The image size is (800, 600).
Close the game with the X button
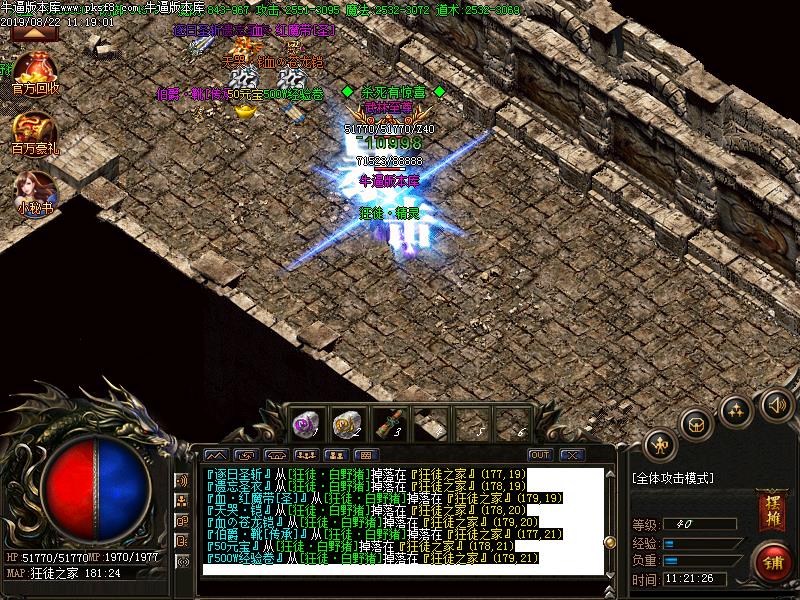pyautogui.click(x=571, y=455)
